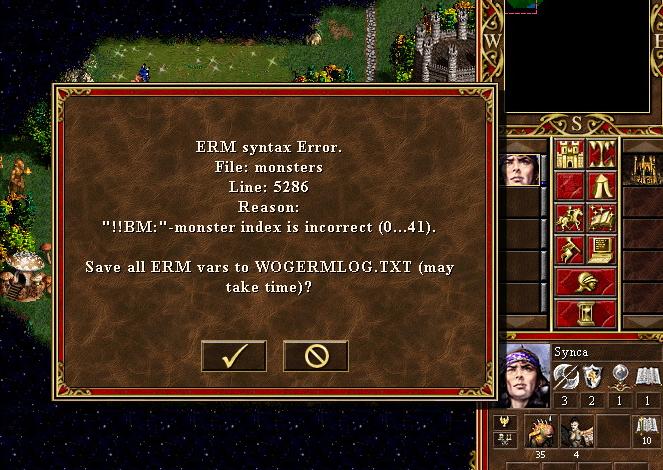Select next hero with the helmet button
The width and height of the screenshot is (663, 470).
(585, 282)
